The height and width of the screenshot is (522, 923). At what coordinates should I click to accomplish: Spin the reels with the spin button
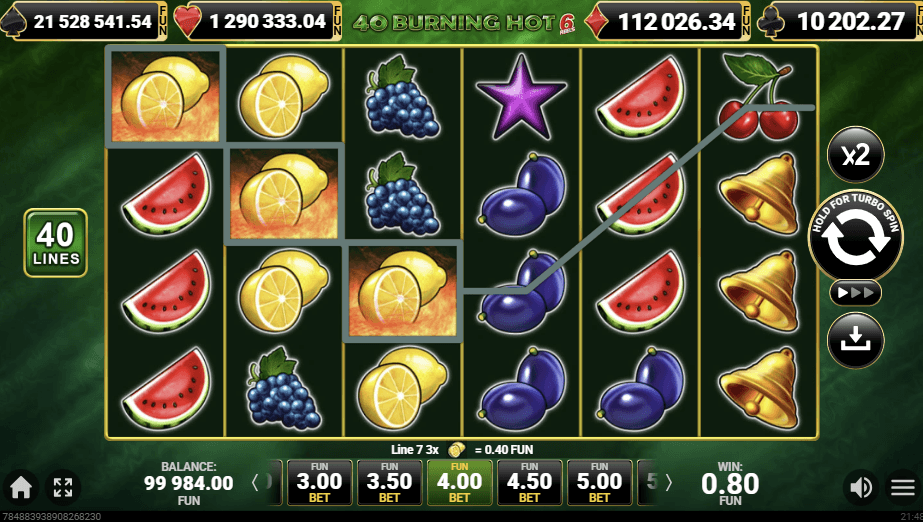855,236
